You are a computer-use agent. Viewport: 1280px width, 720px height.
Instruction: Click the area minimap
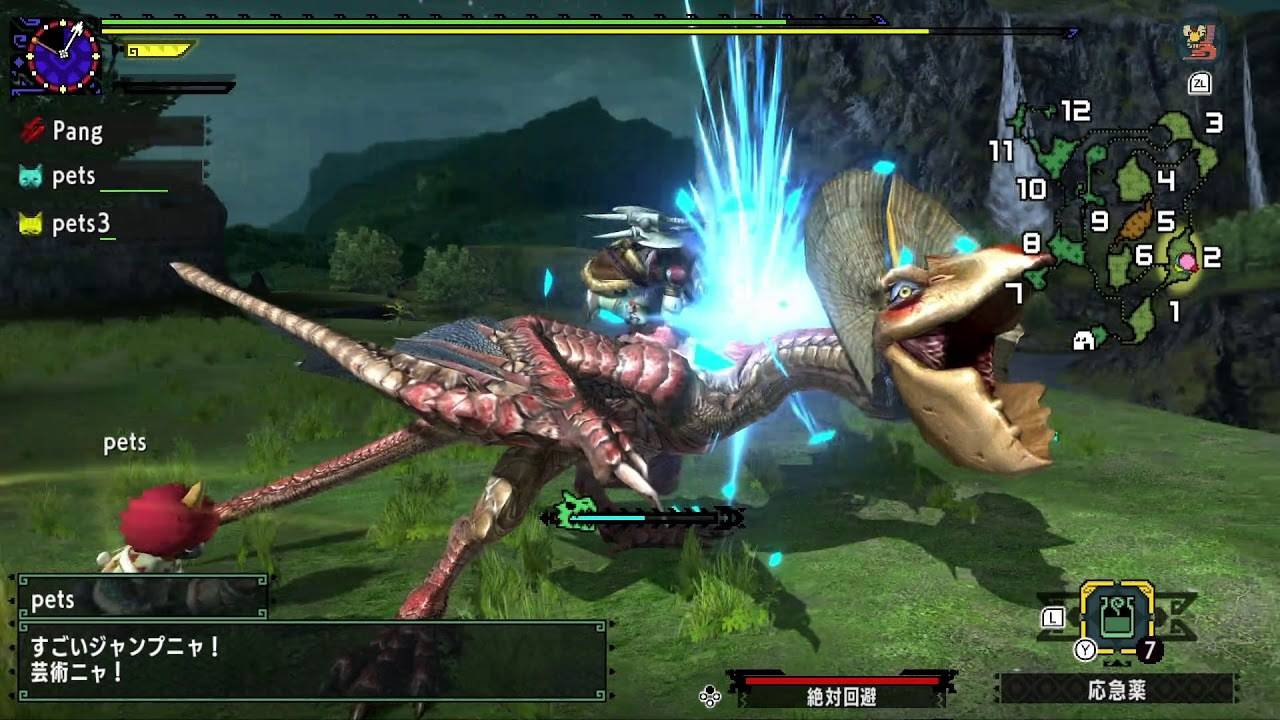coord(1115,225)
